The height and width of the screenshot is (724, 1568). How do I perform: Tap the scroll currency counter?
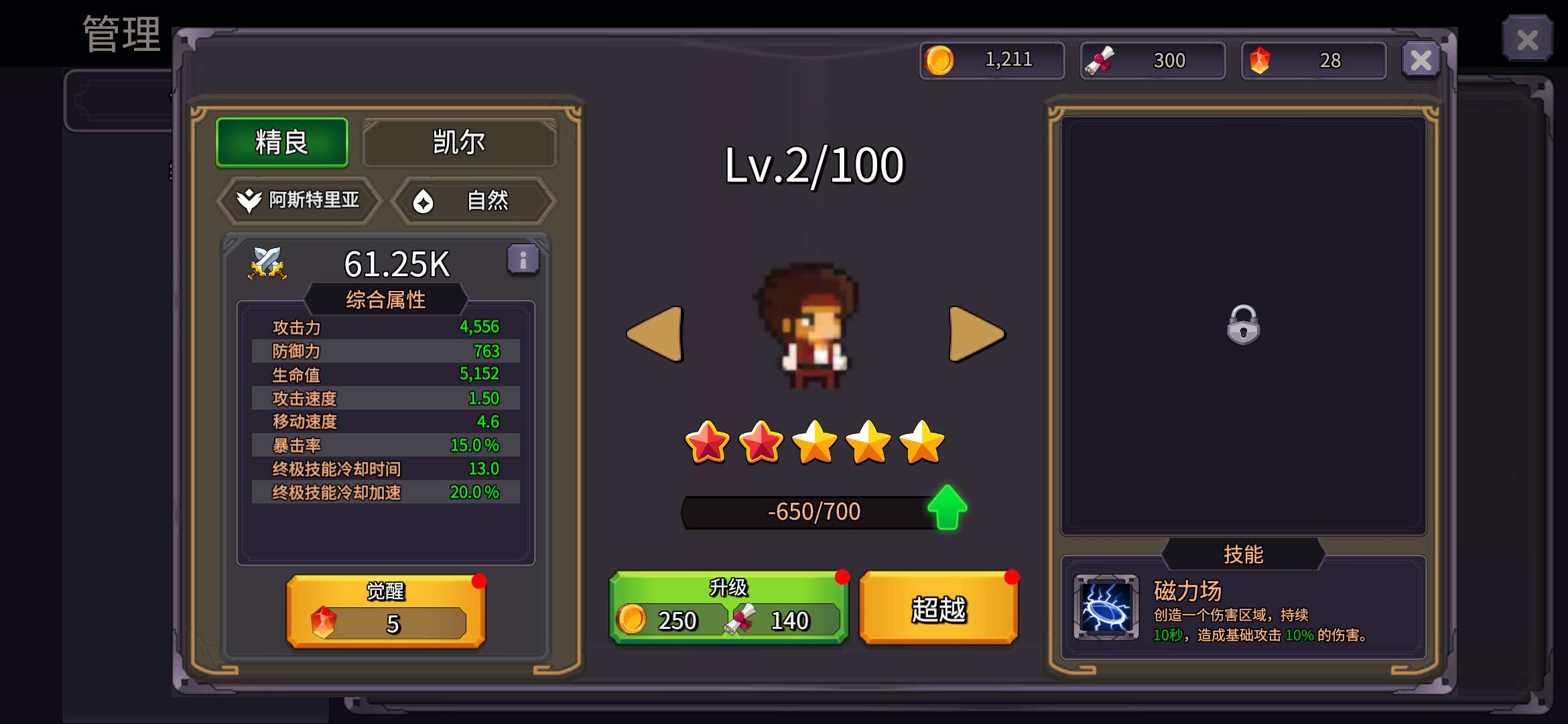tap(1153, 60)
